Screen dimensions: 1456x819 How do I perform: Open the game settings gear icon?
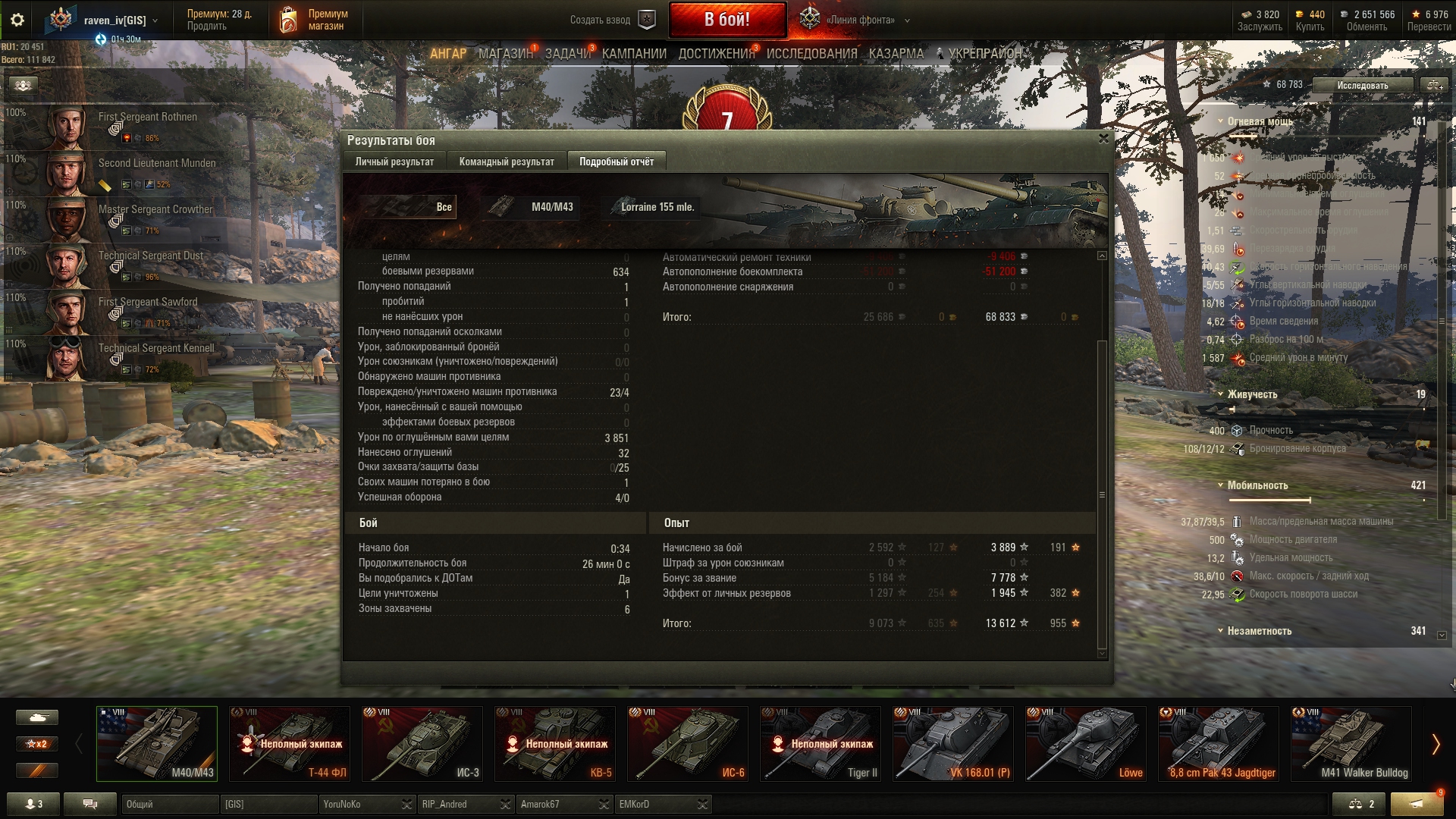coord(17,20)
